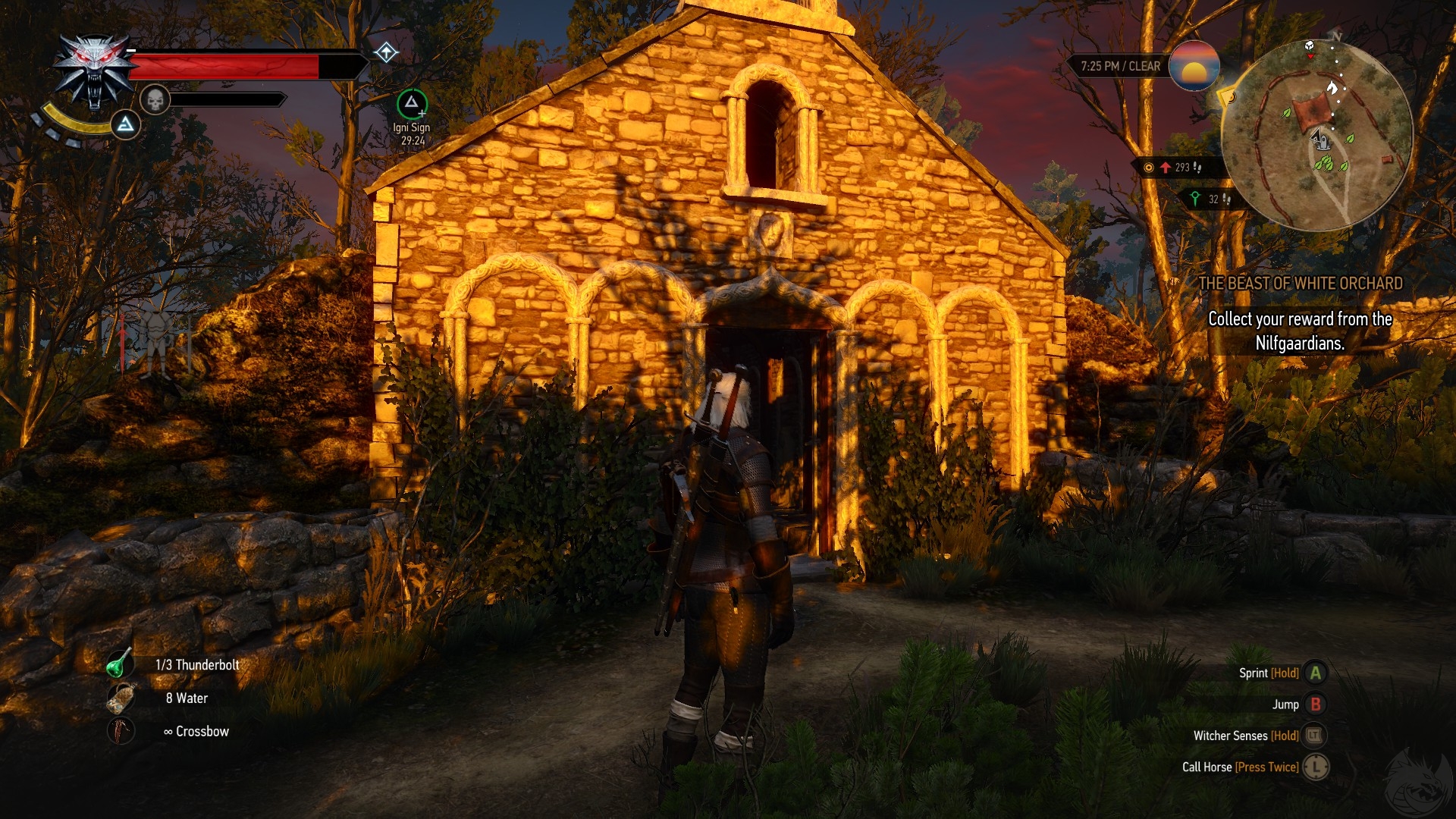Select the active sign icon beside the stamina arc
The height and width of the screenshot is (819, 1456).
[x=126, y=124]
